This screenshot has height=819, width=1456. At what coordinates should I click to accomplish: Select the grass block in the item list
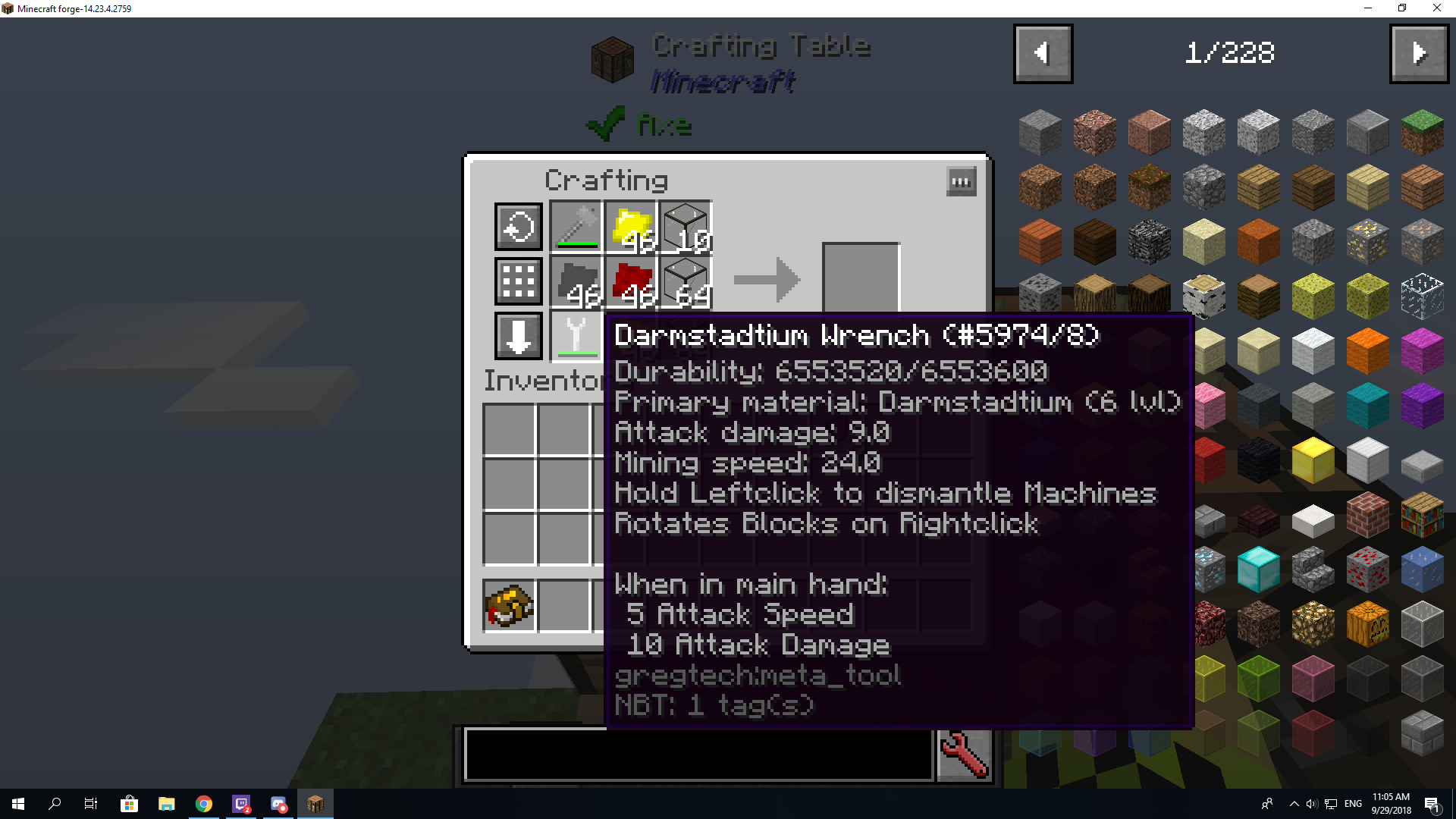click(1422, 132)
